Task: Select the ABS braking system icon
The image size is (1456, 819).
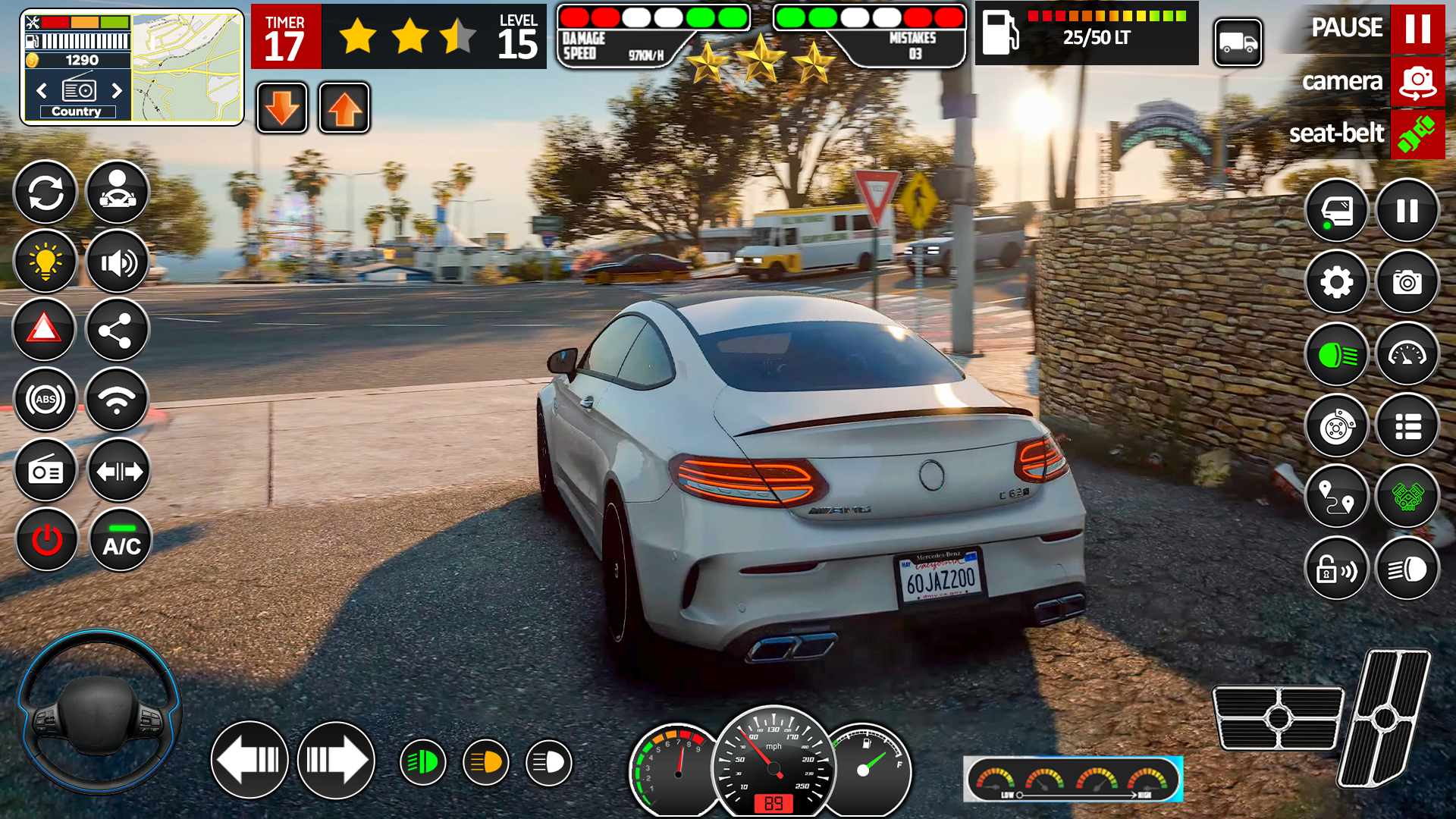Action: (x=45, y=398)
